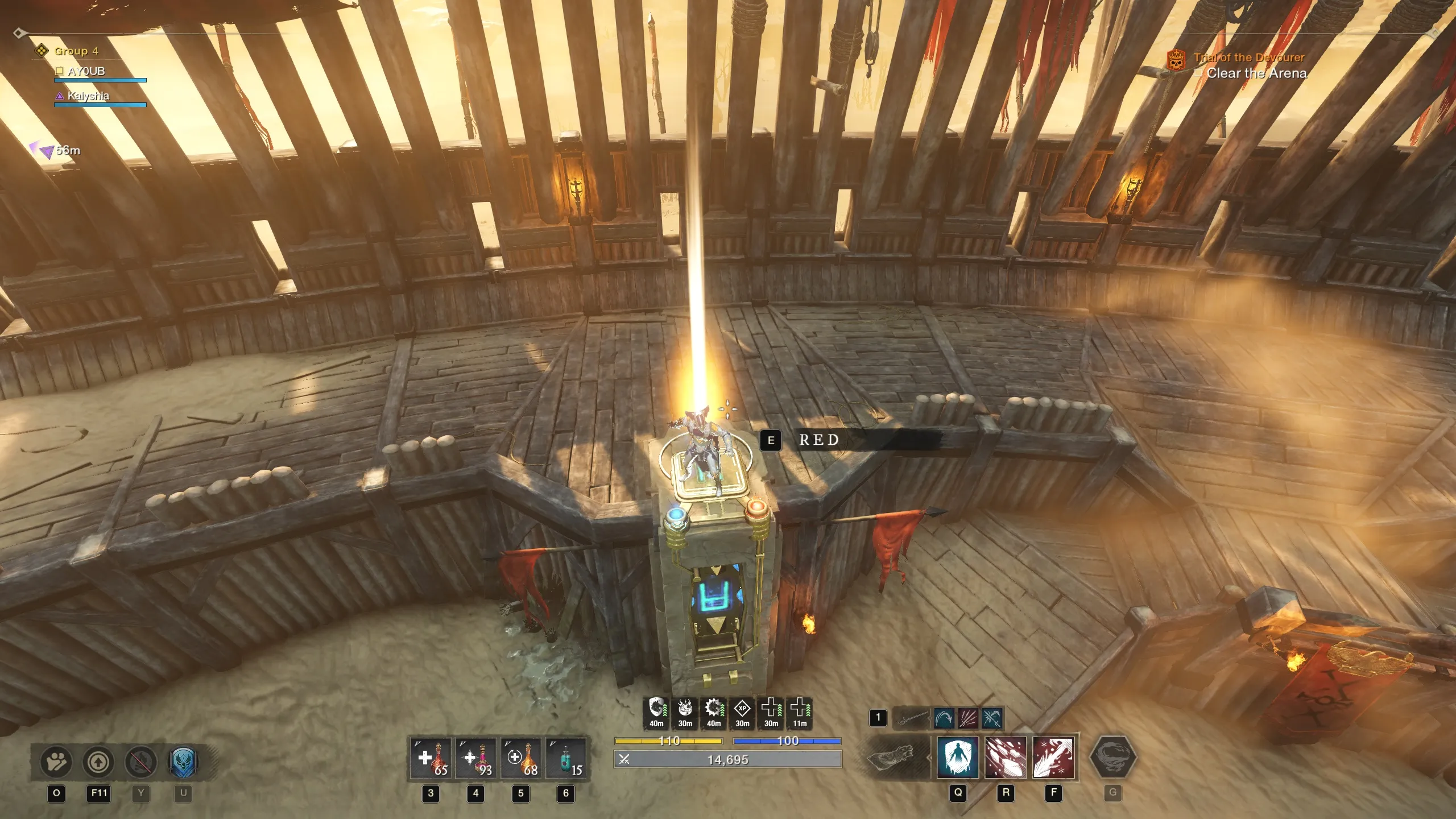This screenshot has height=819, width=1456.
Task: Cast the Ice Storm shards ability
Action: [1006, 758]
